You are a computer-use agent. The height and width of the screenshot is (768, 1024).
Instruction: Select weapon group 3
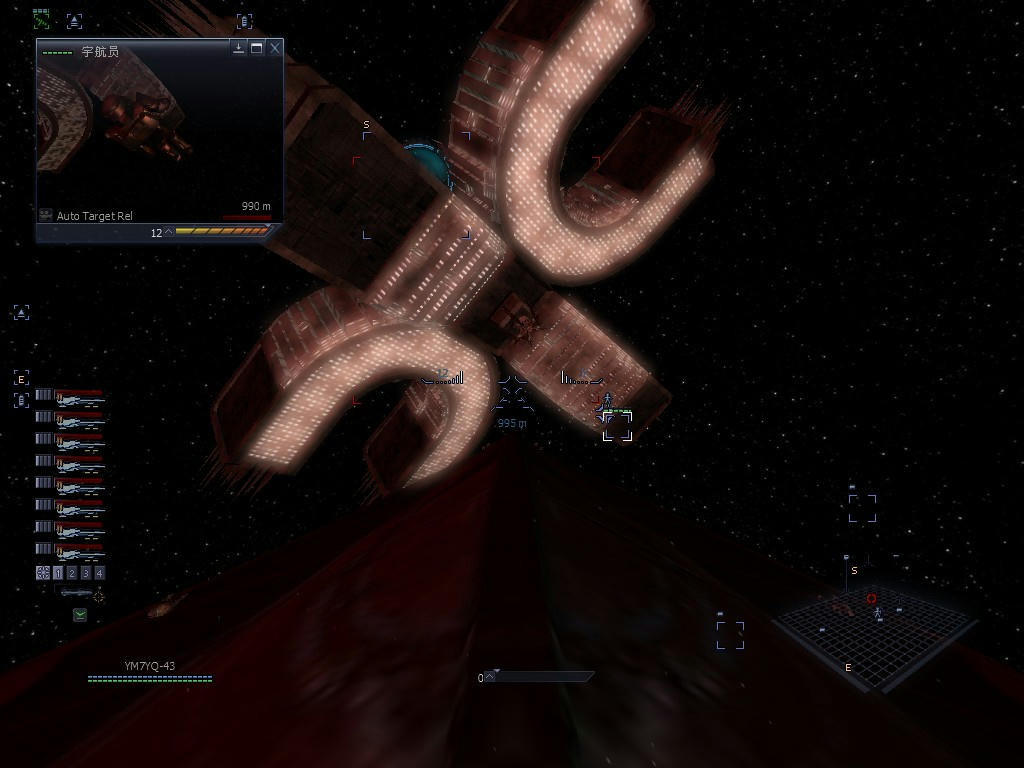pos(86,573)
